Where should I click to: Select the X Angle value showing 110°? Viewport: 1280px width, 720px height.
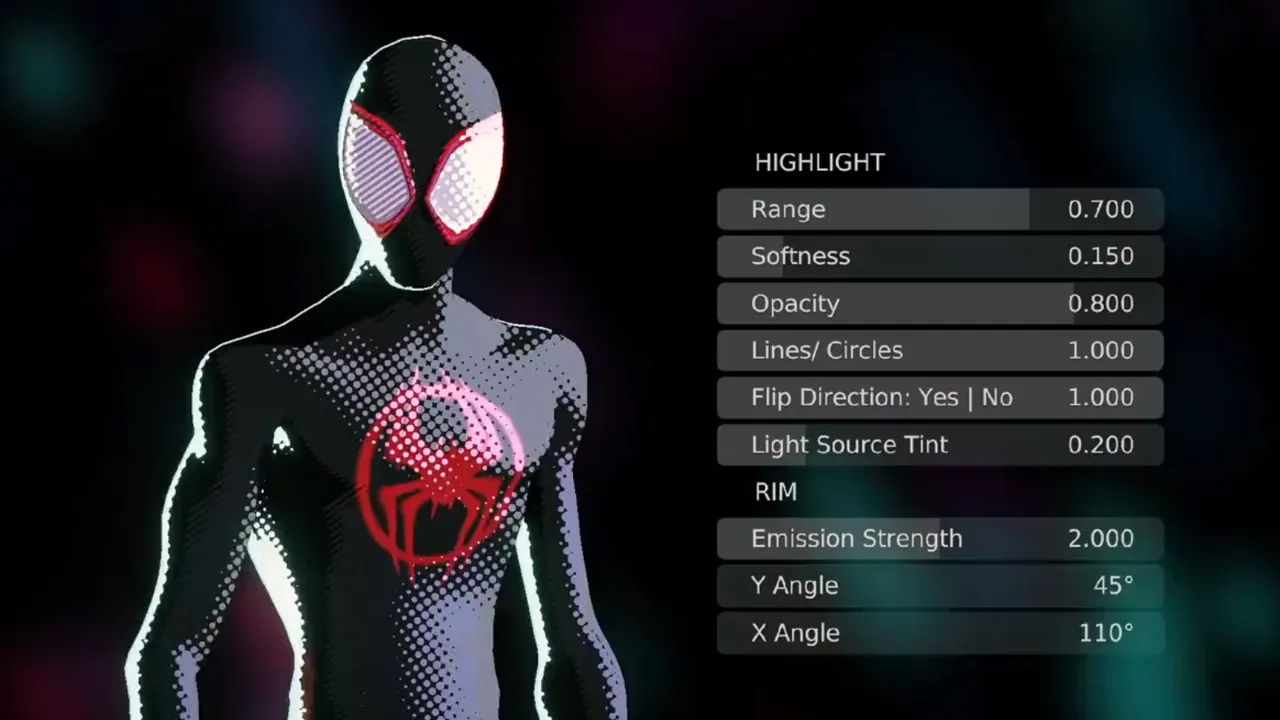pos(1107,632)
